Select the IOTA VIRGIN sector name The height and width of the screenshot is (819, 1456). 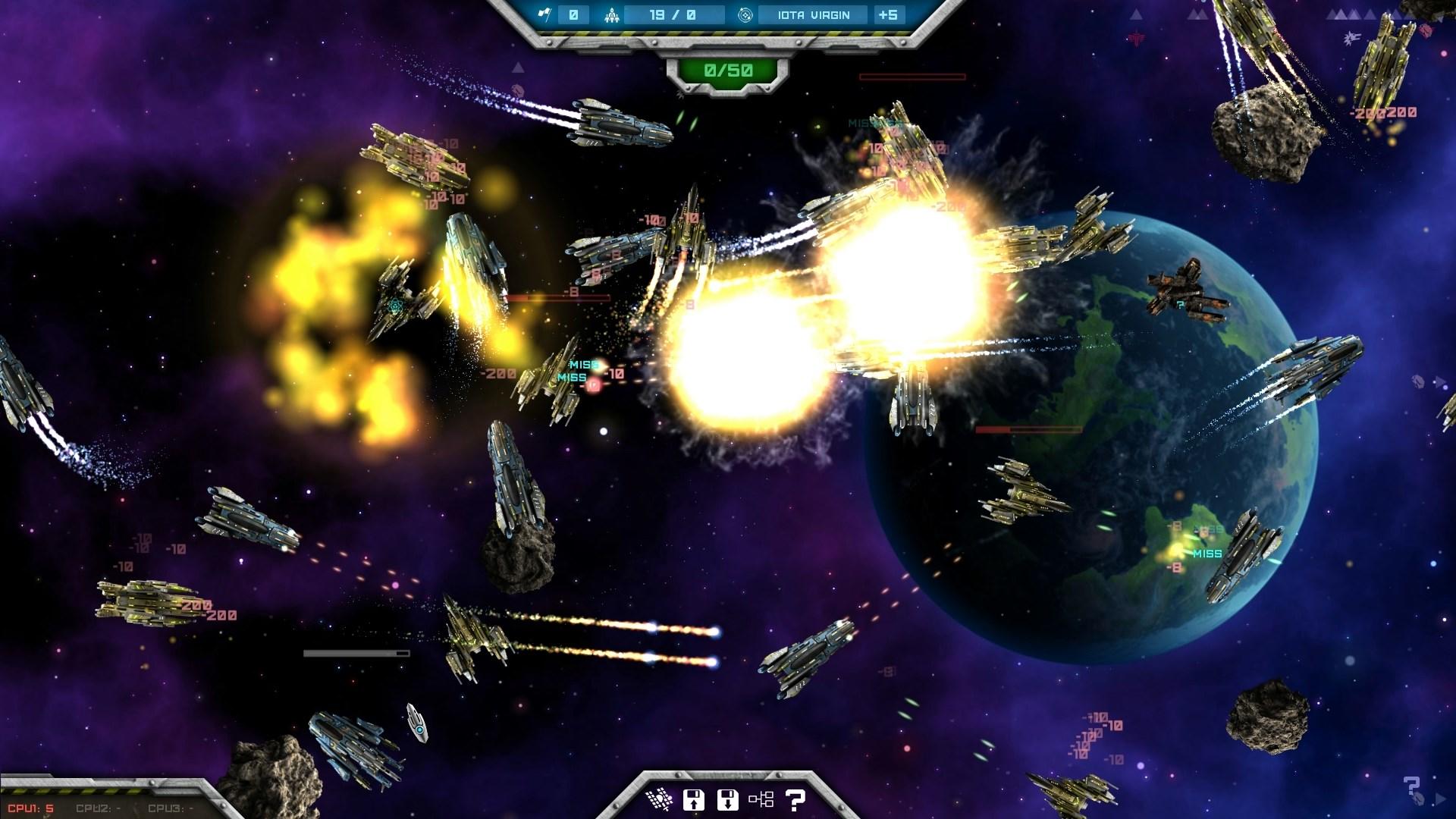(x=814, y=14)
